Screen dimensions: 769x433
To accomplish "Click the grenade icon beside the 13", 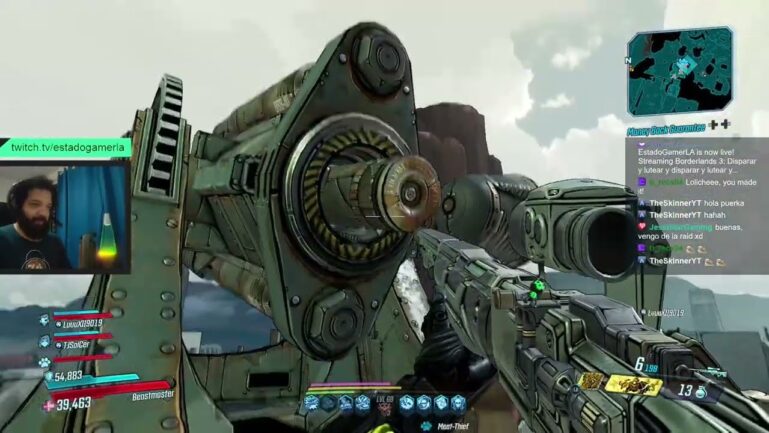I will click(x=701, y=393).
